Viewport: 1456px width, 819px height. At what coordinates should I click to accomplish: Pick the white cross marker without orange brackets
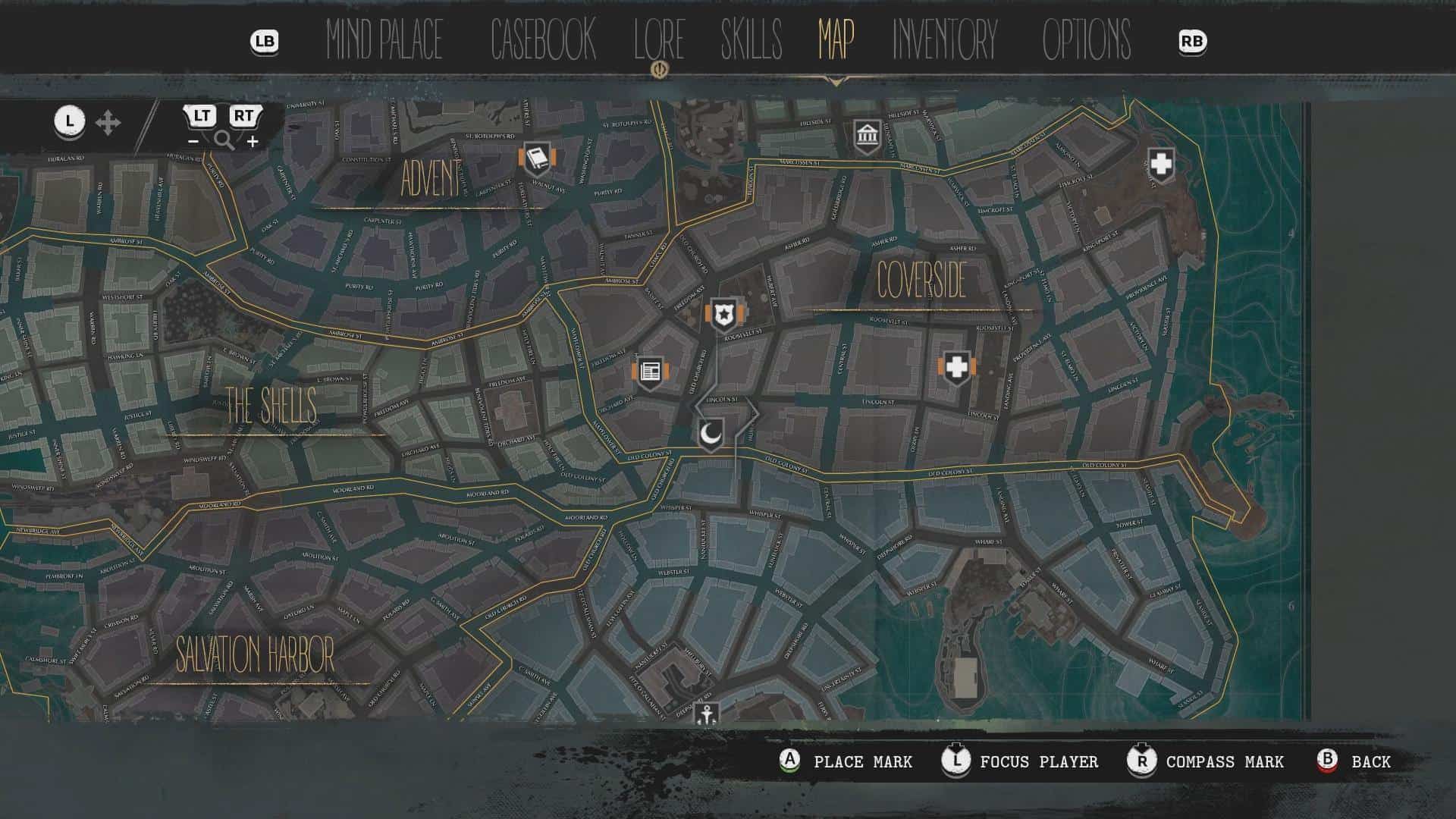click(1161, 164)
